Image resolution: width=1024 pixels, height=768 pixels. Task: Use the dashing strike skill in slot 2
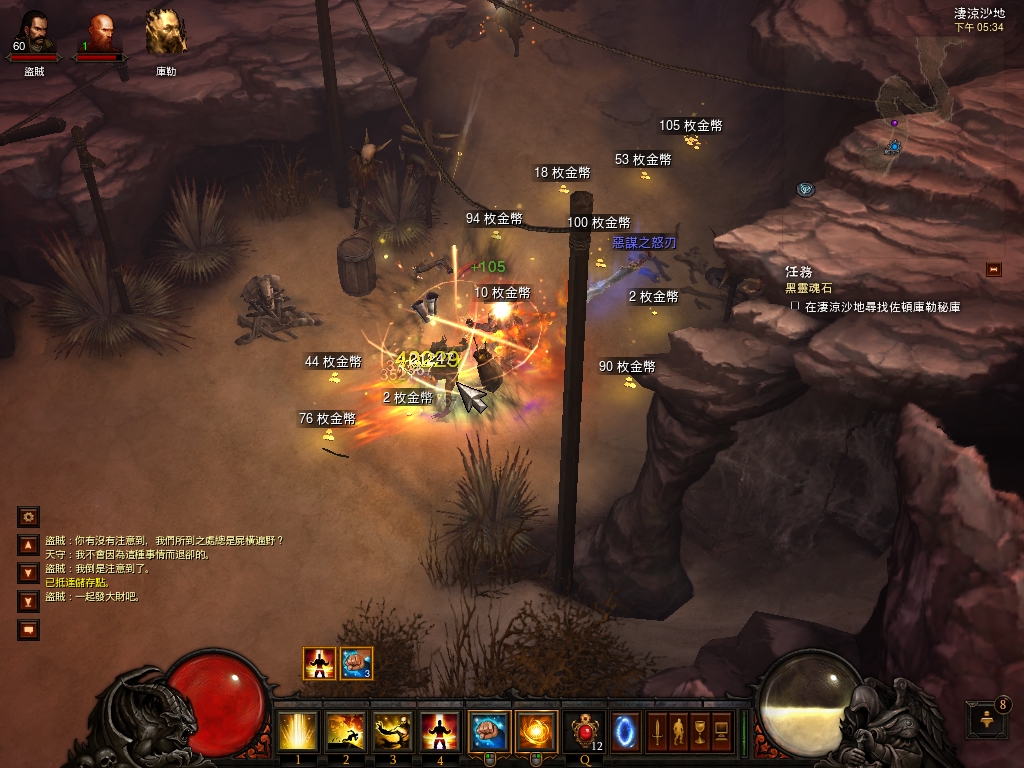click(x=346, y=731)
